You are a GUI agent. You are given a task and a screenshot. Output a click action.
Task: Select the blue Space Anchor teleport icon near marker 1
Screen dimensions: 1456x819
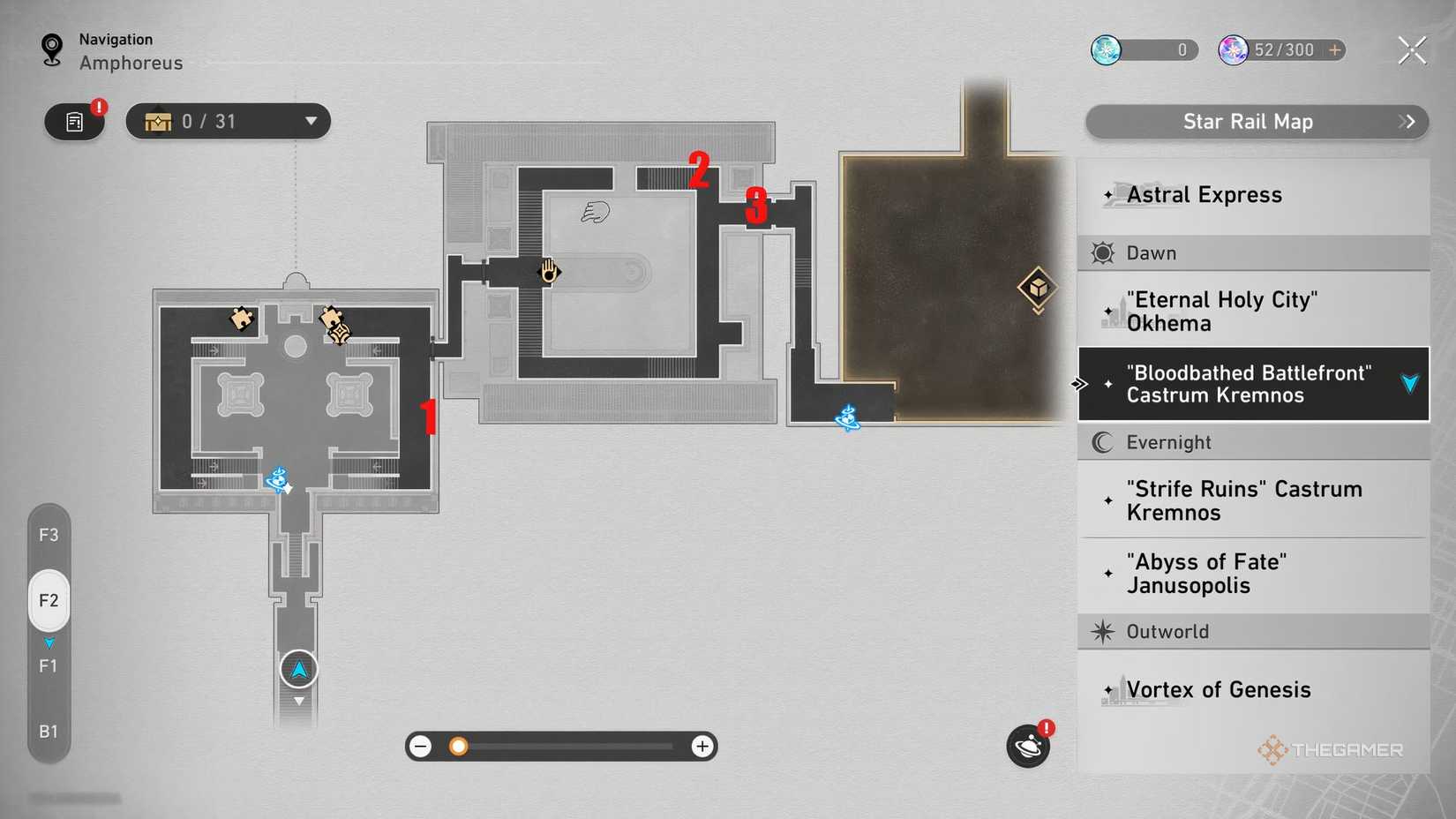point(279,478)
